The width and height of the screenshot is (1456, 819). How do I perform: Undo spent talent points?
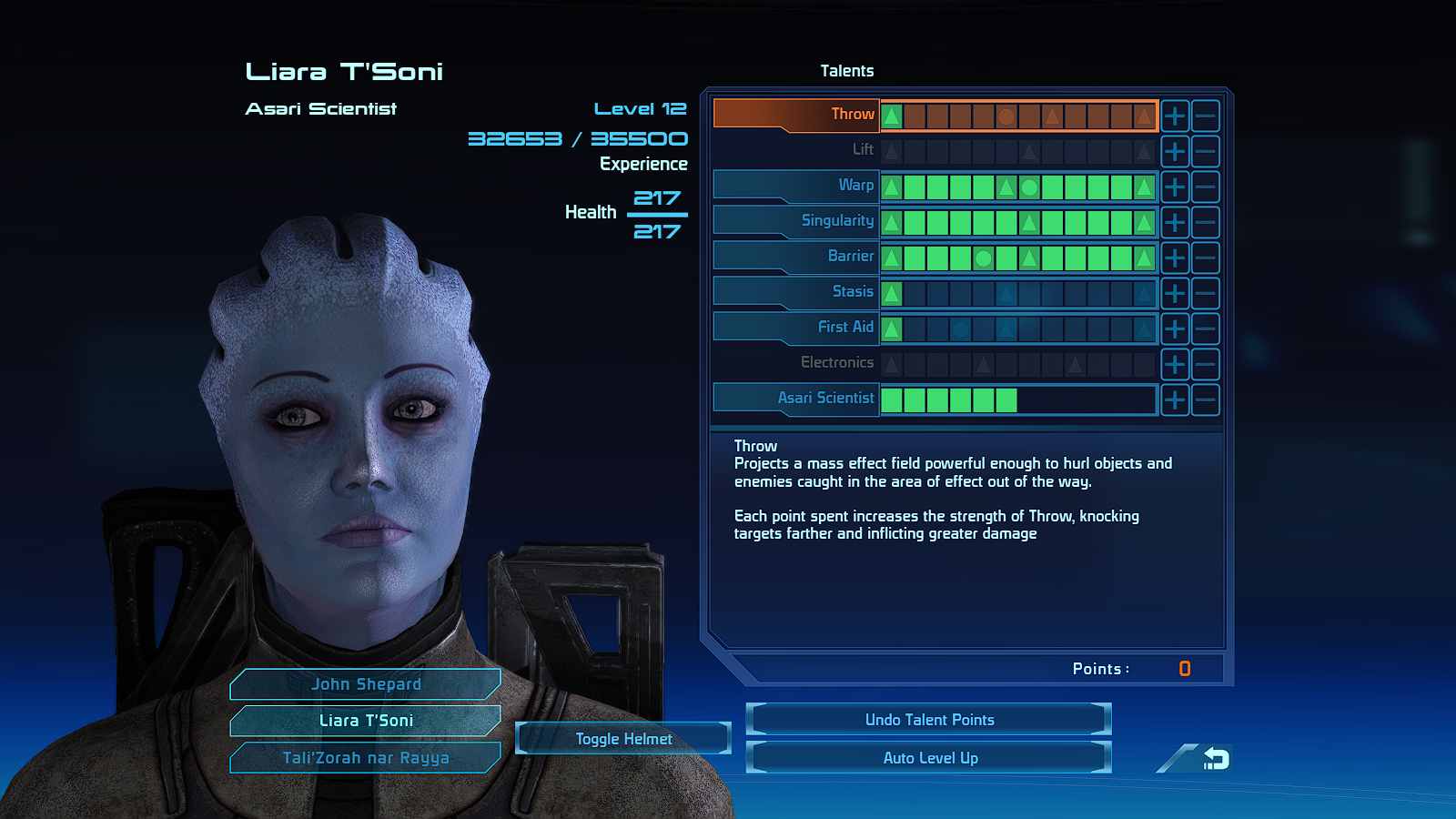tap(929, 720)
